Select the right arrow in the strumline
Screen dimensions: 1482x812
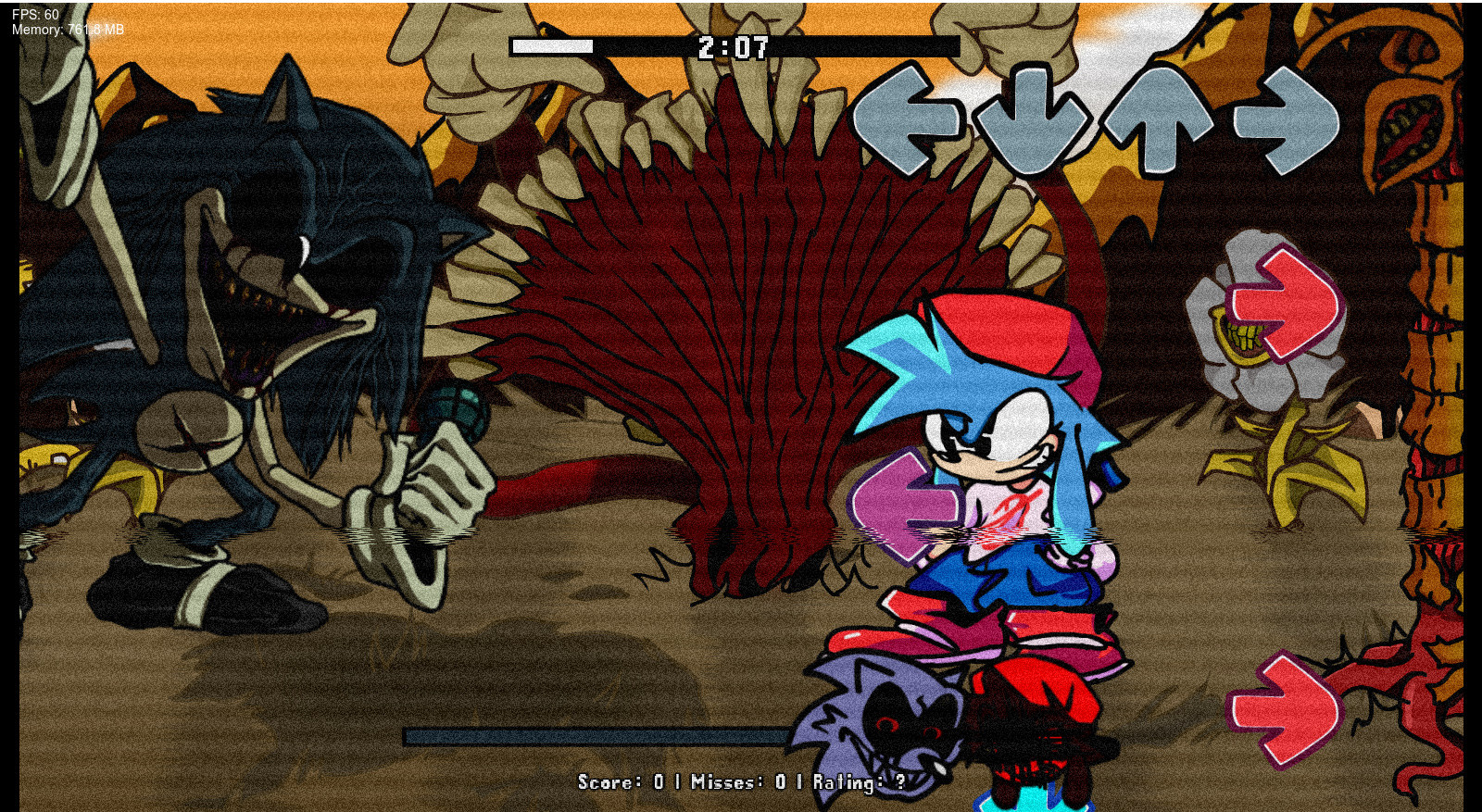point(1287,119)
